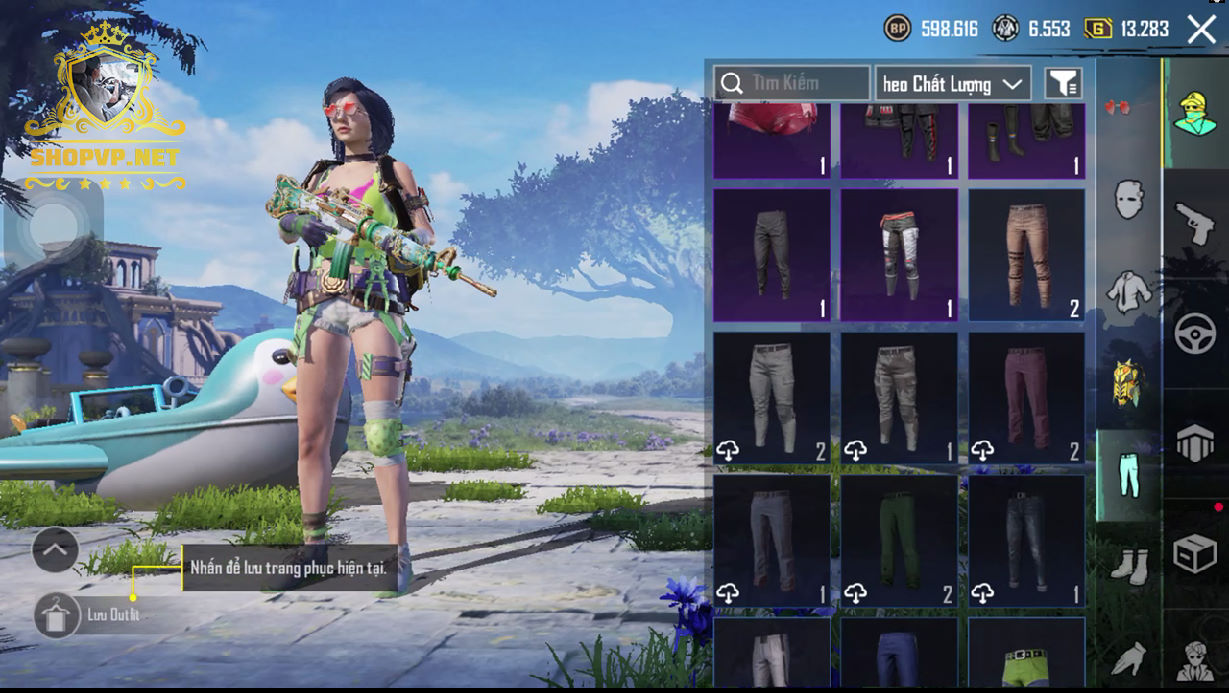Click the up arrow circle button

pyautogui.click(x=56, y=548)
